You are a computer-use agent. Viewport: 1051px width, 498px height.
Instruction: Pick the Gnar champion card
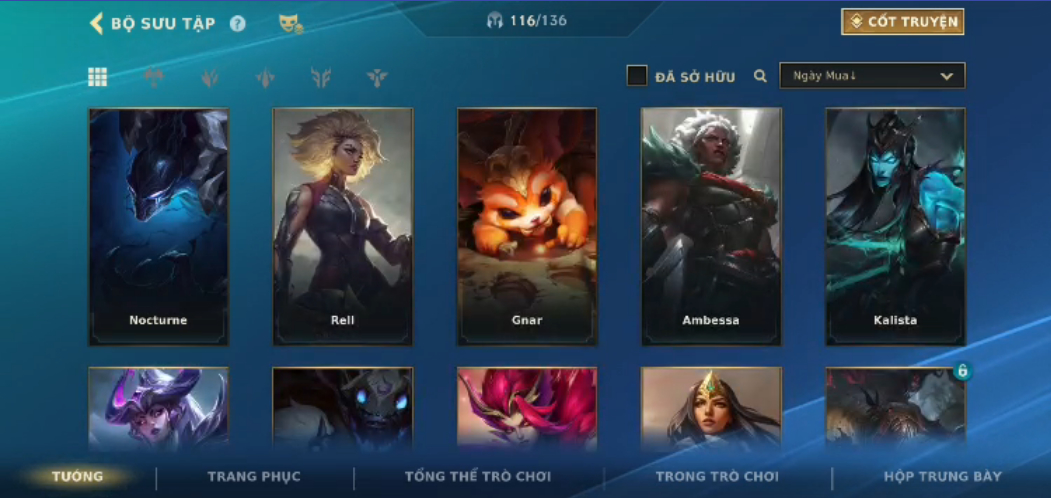coord(527,227)
